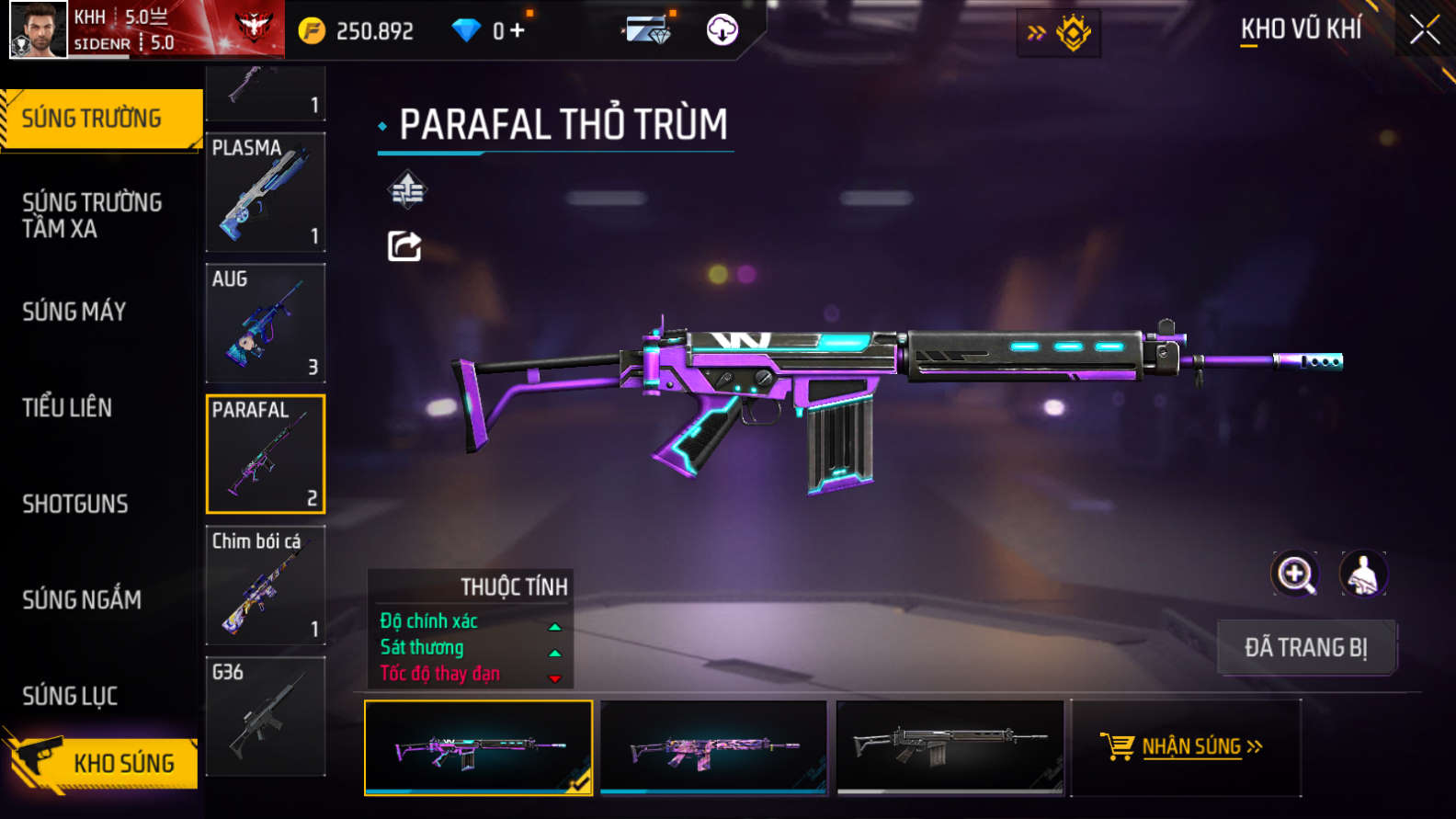
Task: Select the Plasma weapon tile
Action: coord(266,192)
